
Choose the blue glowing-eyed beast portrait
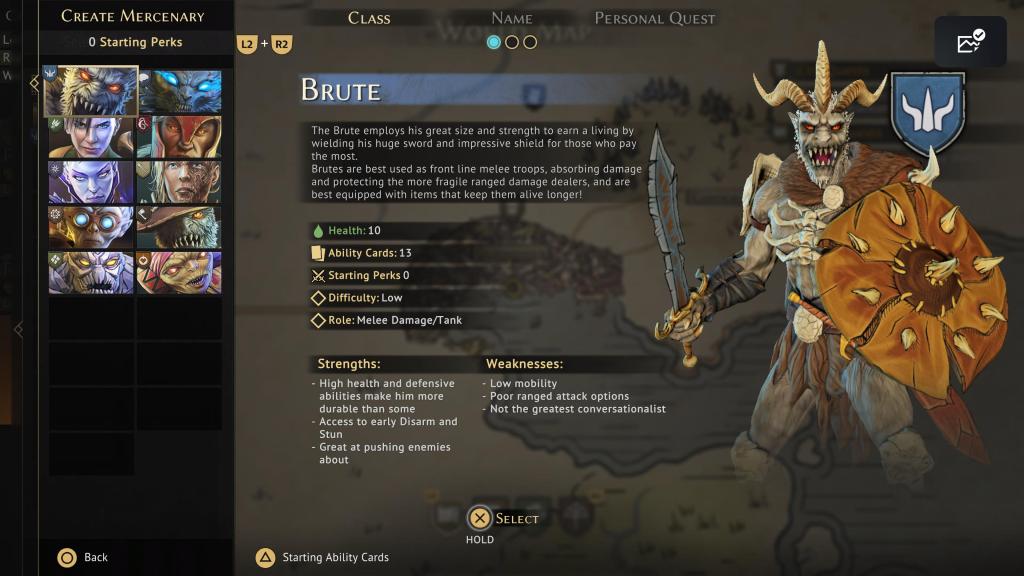point(180,91)
